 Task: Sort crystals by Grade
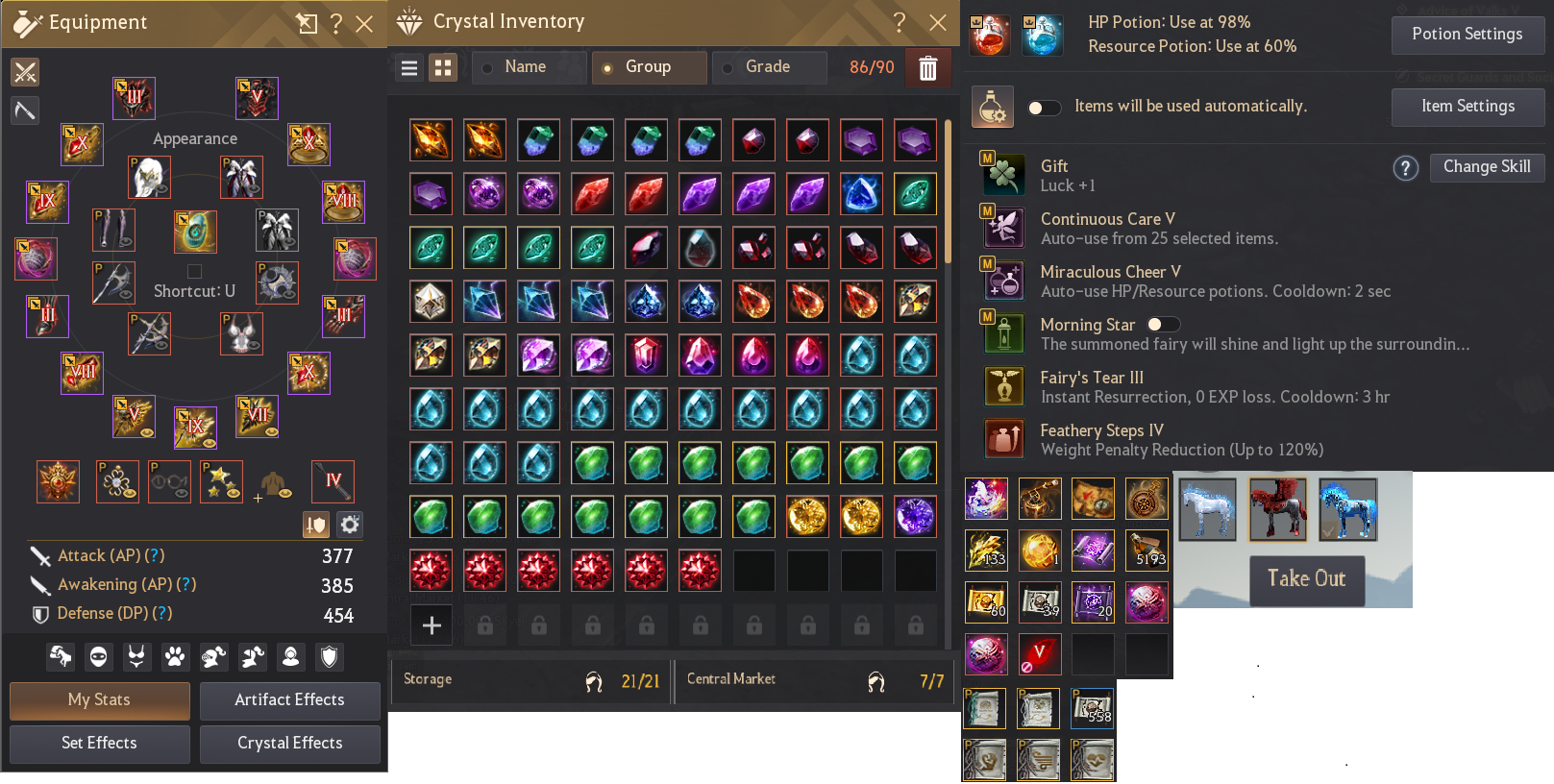[x=769, y=67]
